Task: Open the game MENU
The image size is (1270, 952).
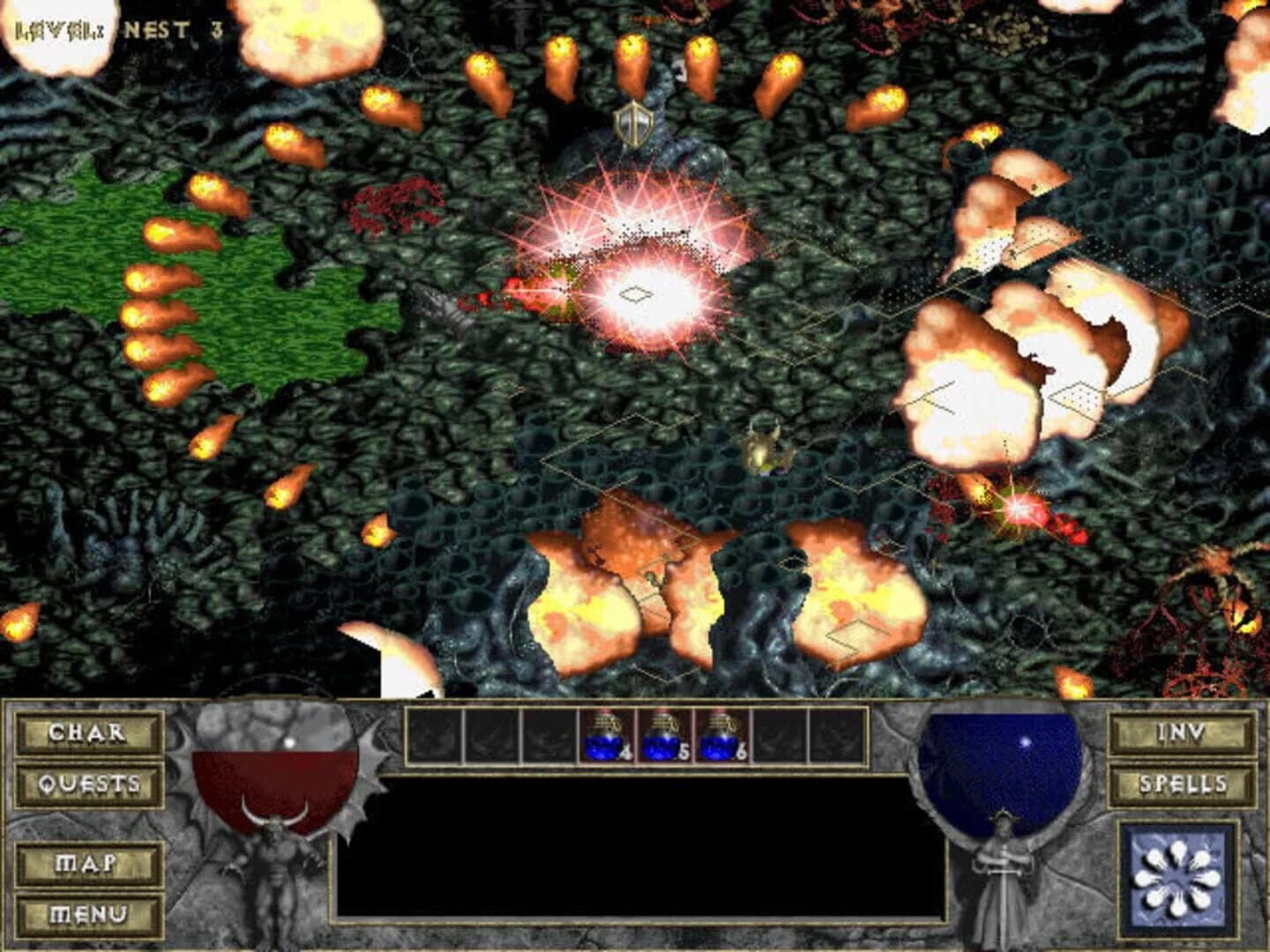Action: tap(87, 915)
